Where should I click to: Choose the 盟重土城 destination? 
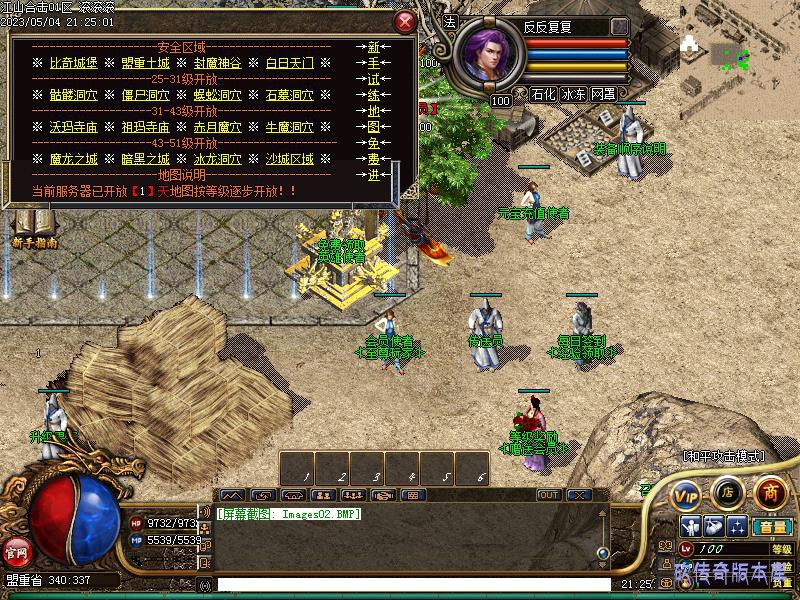click(146, 63)
